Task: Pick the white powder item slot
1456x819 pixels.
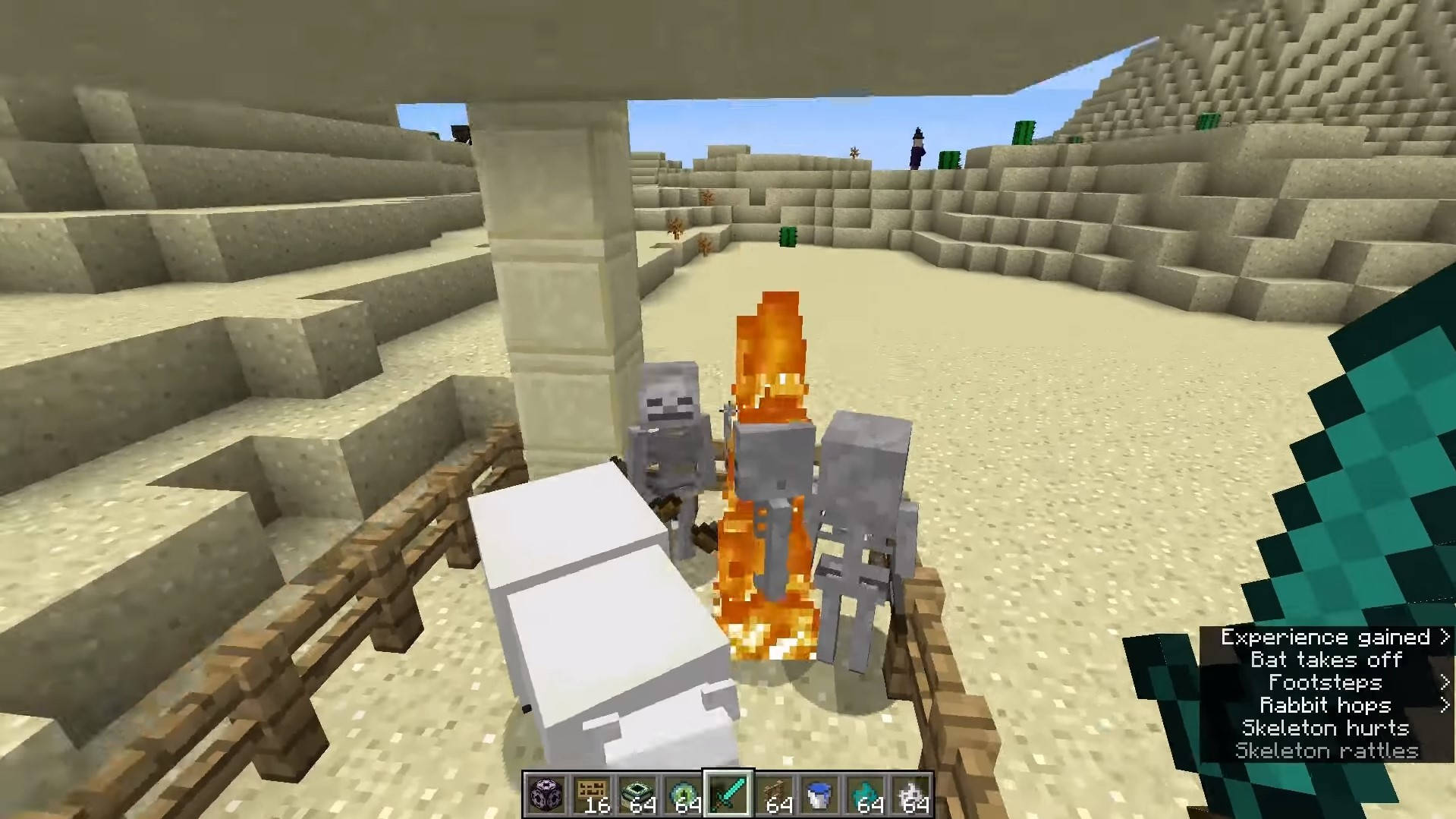Action: tap(912, 795)
